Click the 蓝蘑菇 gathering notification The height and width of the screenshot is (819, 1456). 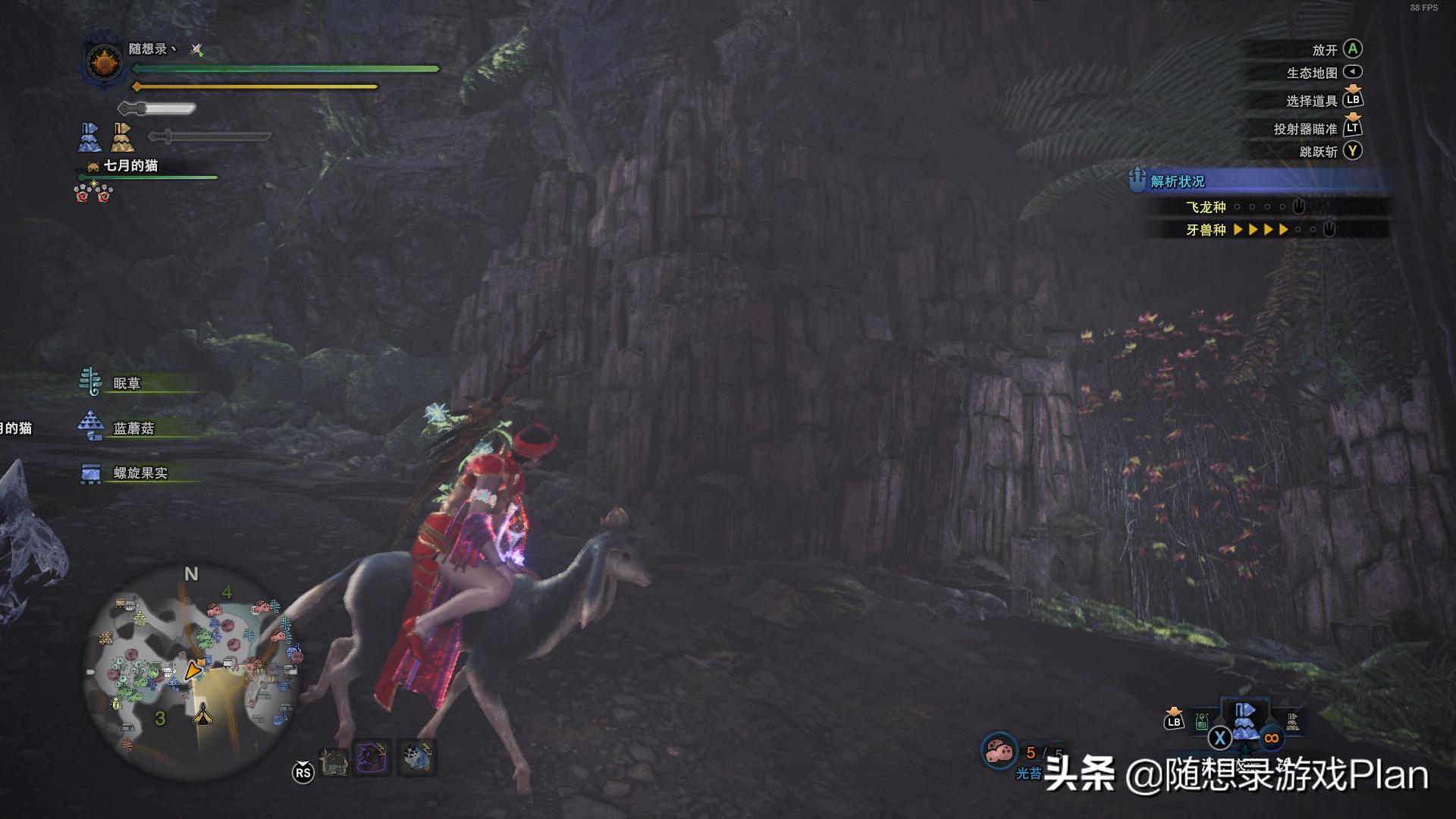pos(133,428)
